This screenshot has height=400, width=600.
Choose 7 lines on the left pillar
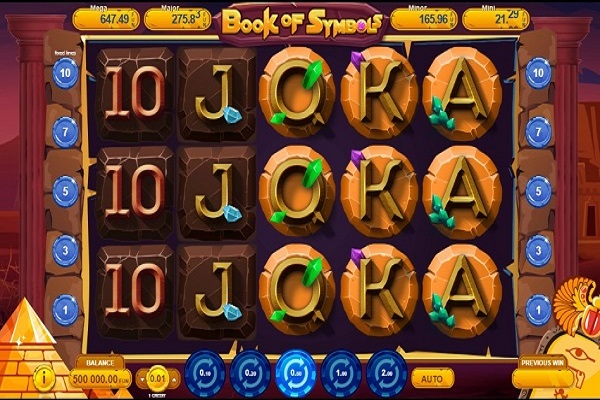(x=67, y=130)
